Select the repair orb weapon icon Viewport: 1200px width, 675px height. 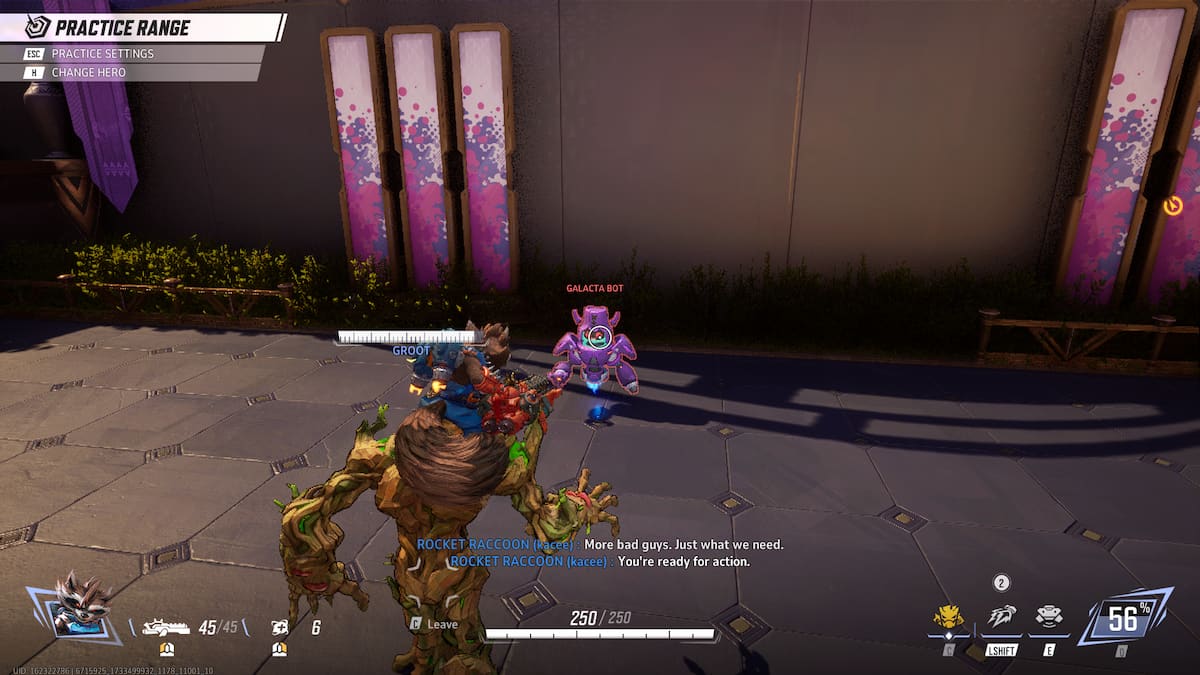[280, 627]
